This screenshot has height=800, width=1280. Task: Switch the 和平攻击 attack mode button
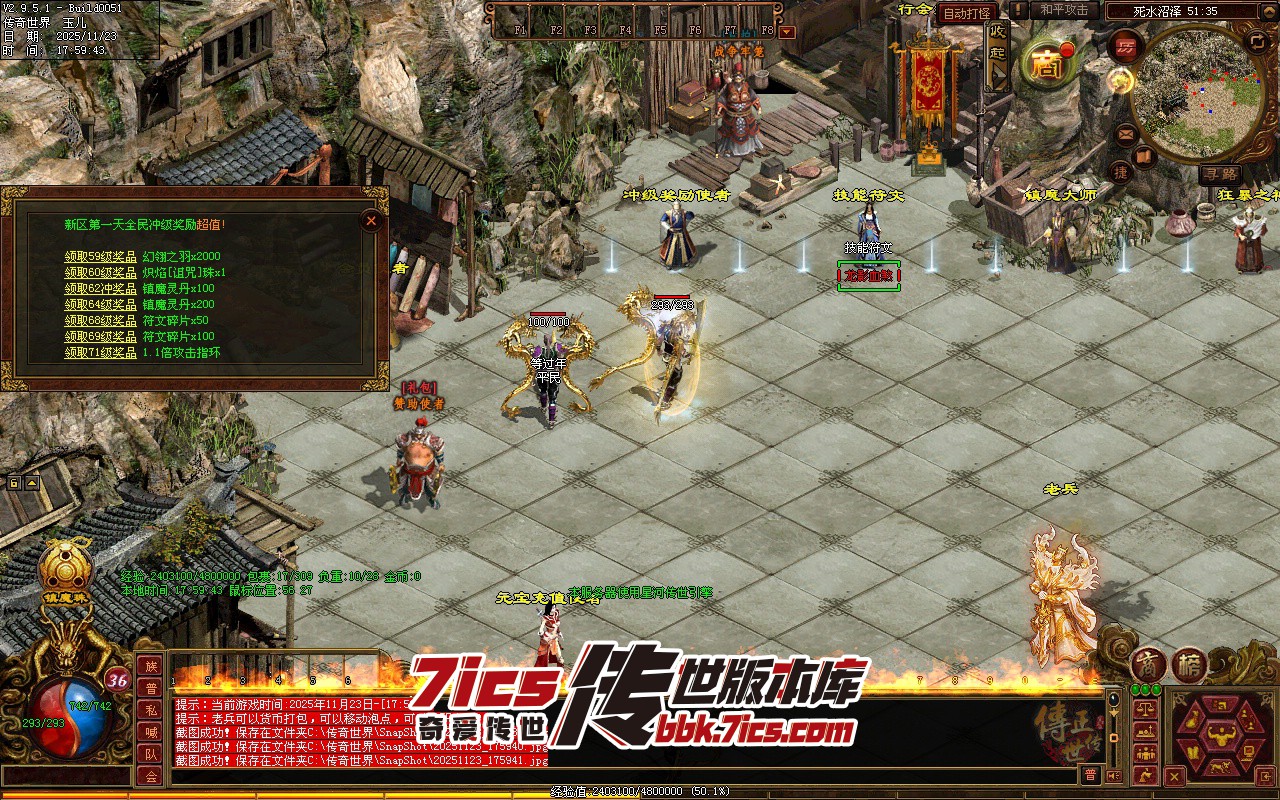click(x=1063, y=10)
